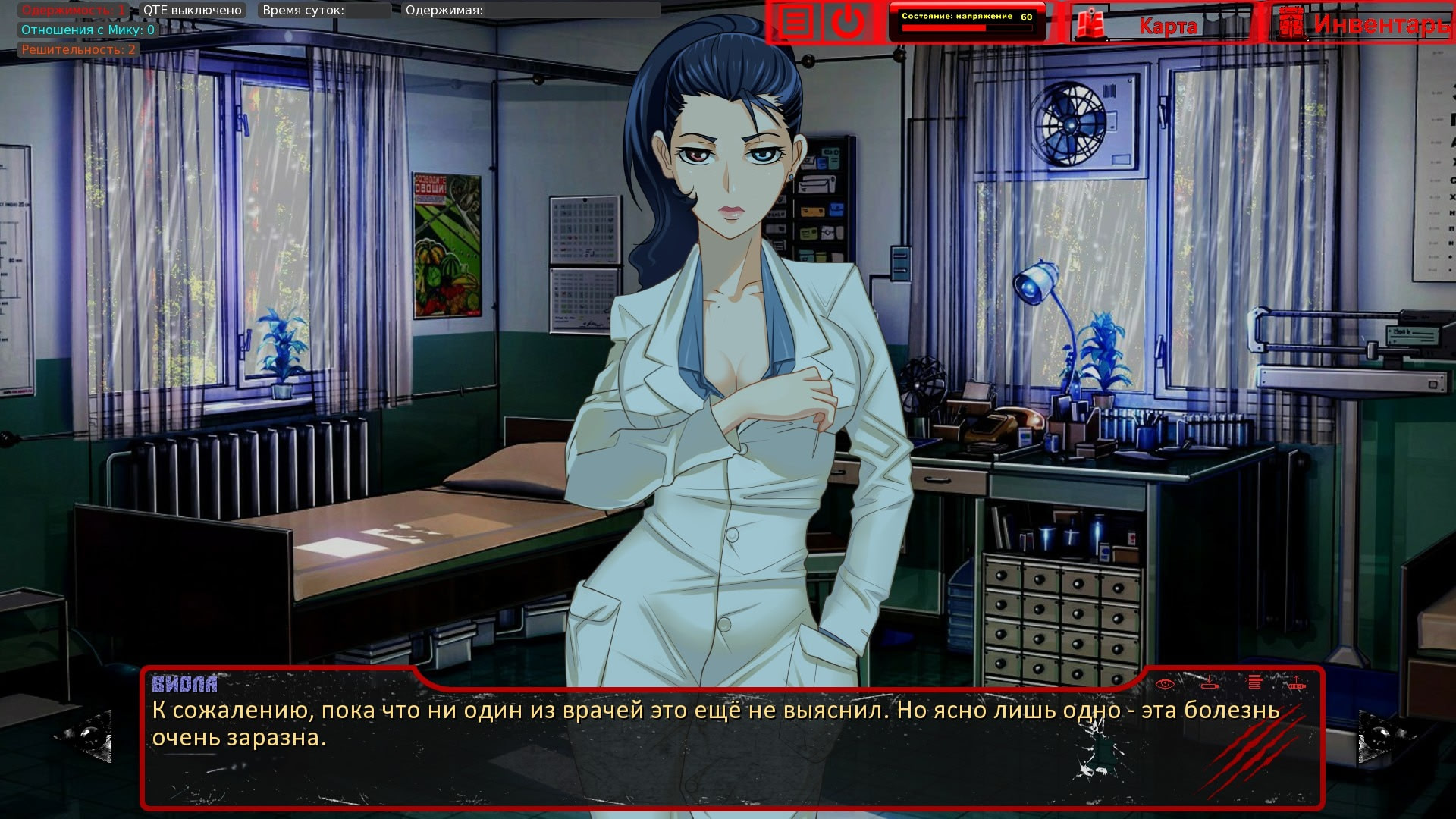Click the red power button
Screen dimensions: 1456x819
[847, 23]
